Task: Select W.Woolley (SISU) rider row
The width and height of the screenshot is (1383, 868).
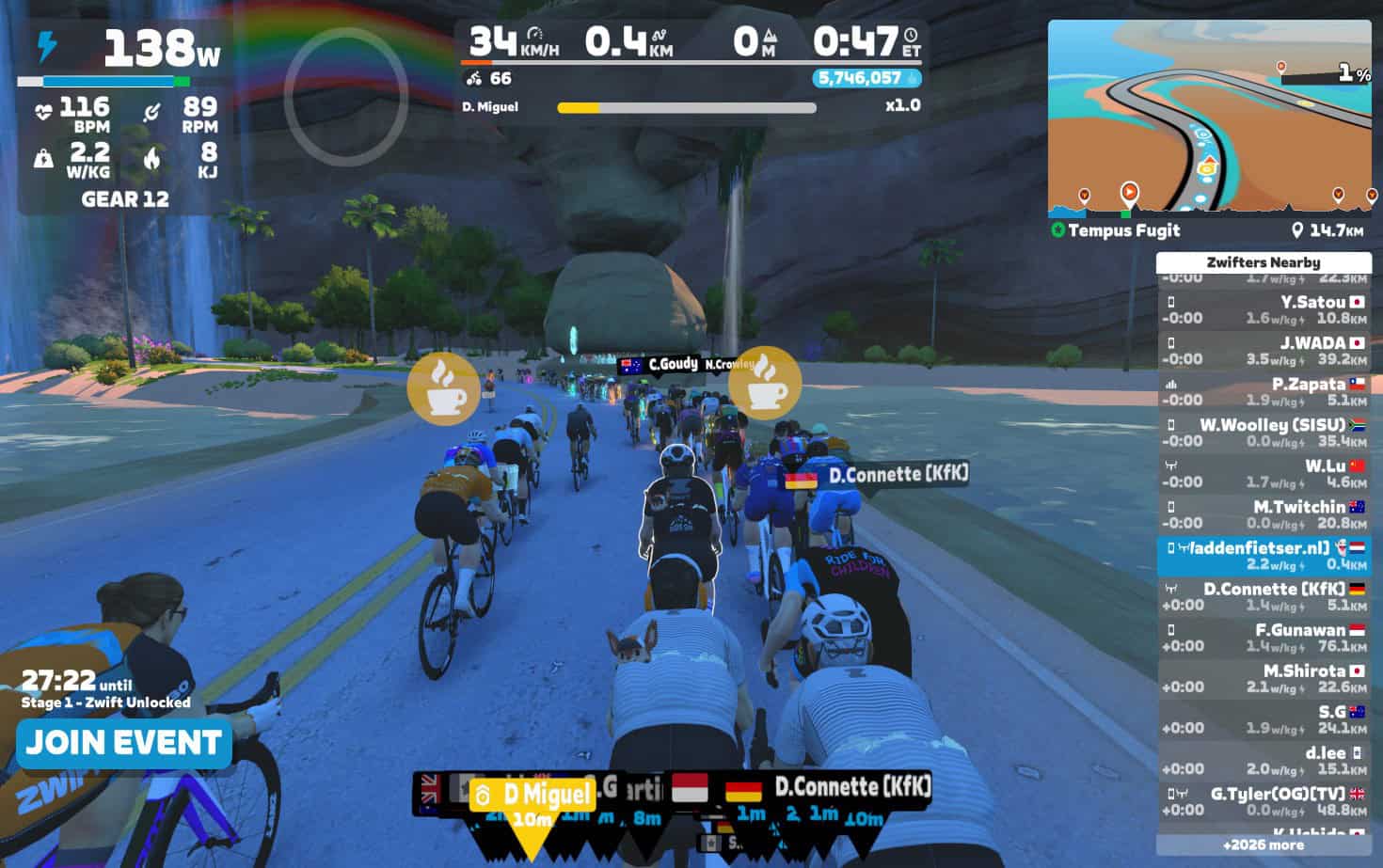Action: tap(1263, 433)
